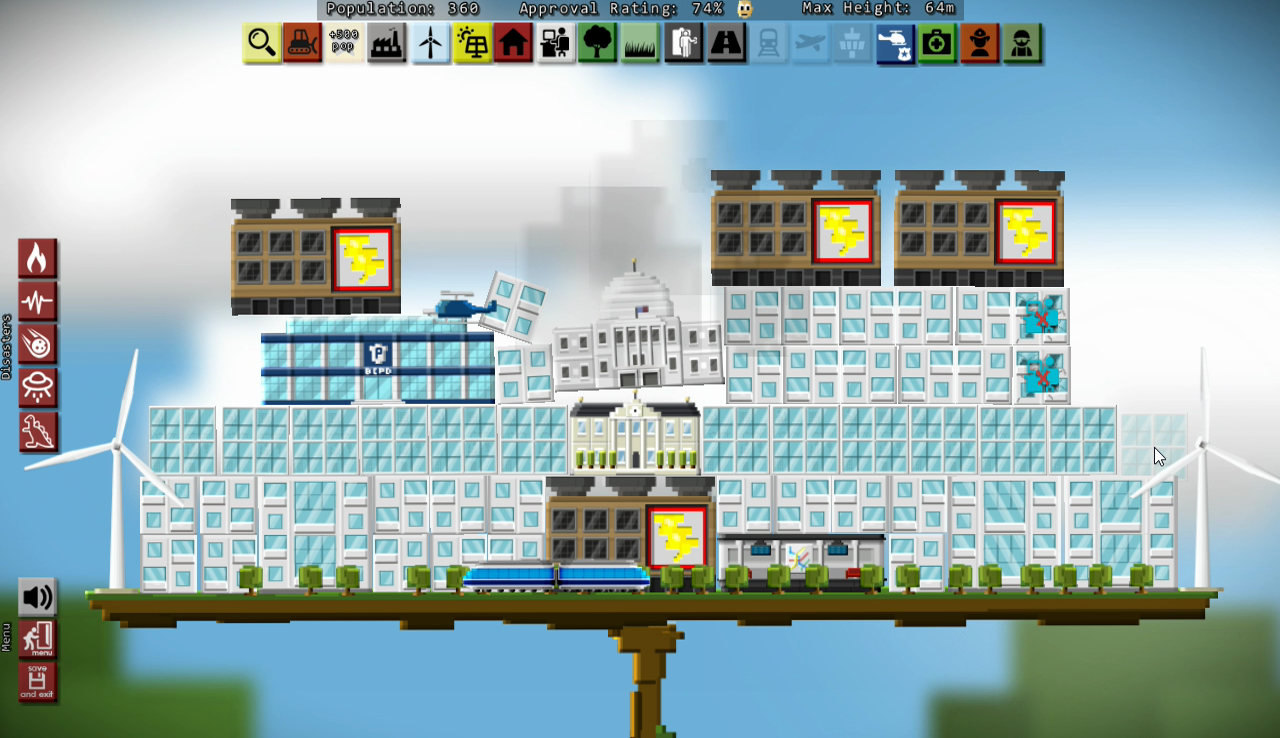Select the red residential house tool
Screen dimensions: 1280x738
tap(513, 43)
